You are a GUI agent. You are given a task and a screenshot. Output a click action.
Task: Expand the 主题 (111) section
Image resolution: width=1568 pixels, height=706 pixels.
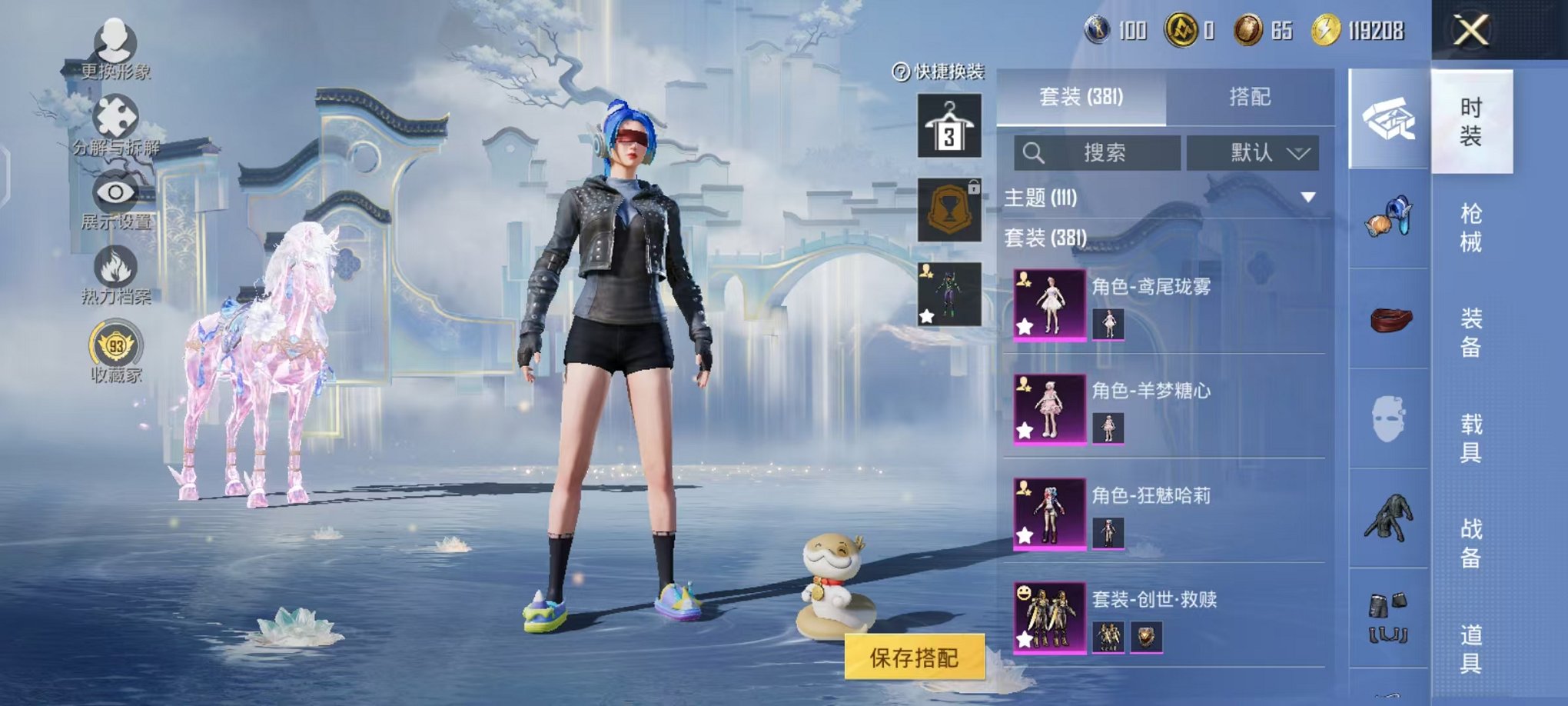1307,198
